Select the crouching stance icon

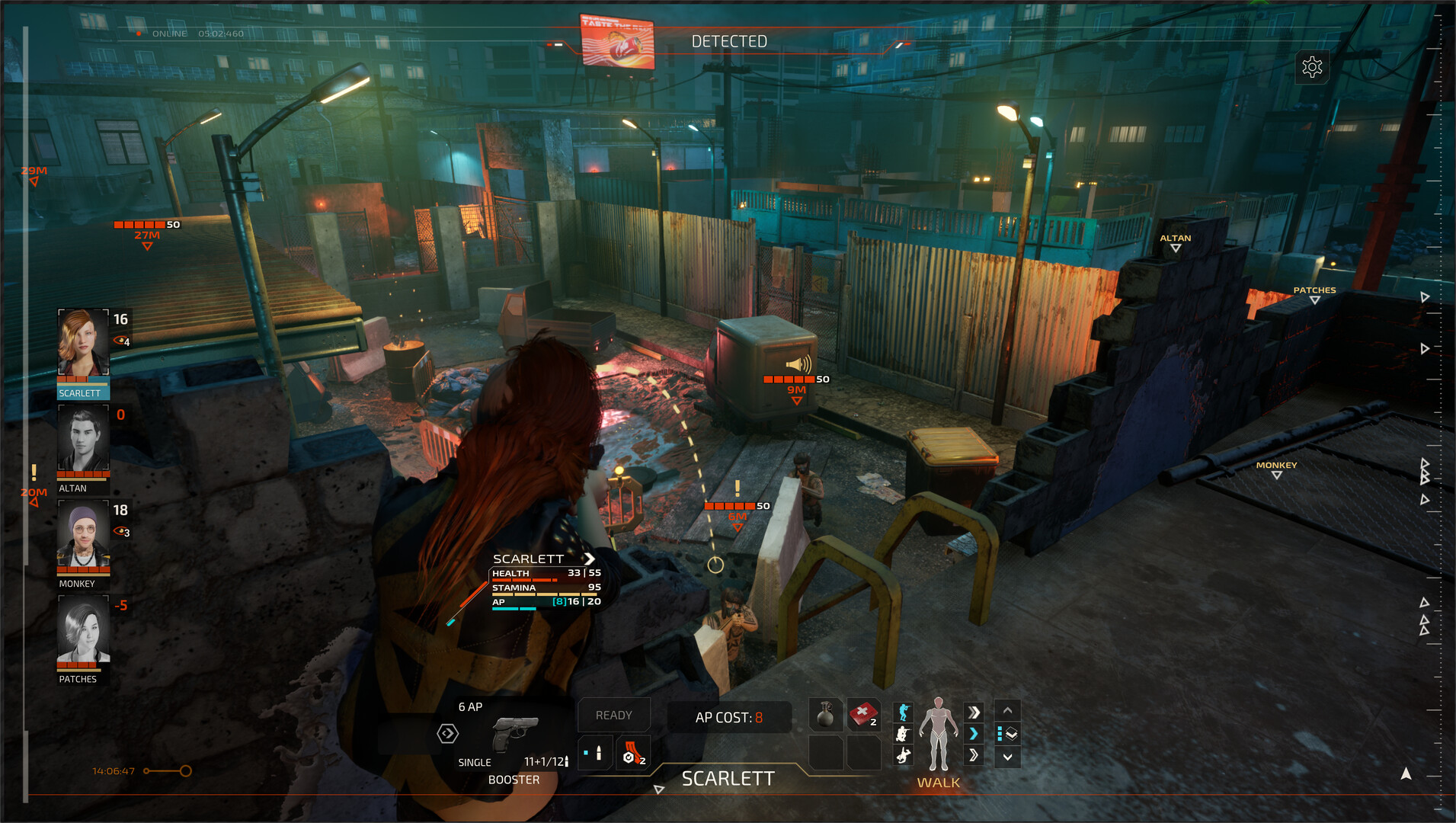pyautogui.click(x=903, y=734)
